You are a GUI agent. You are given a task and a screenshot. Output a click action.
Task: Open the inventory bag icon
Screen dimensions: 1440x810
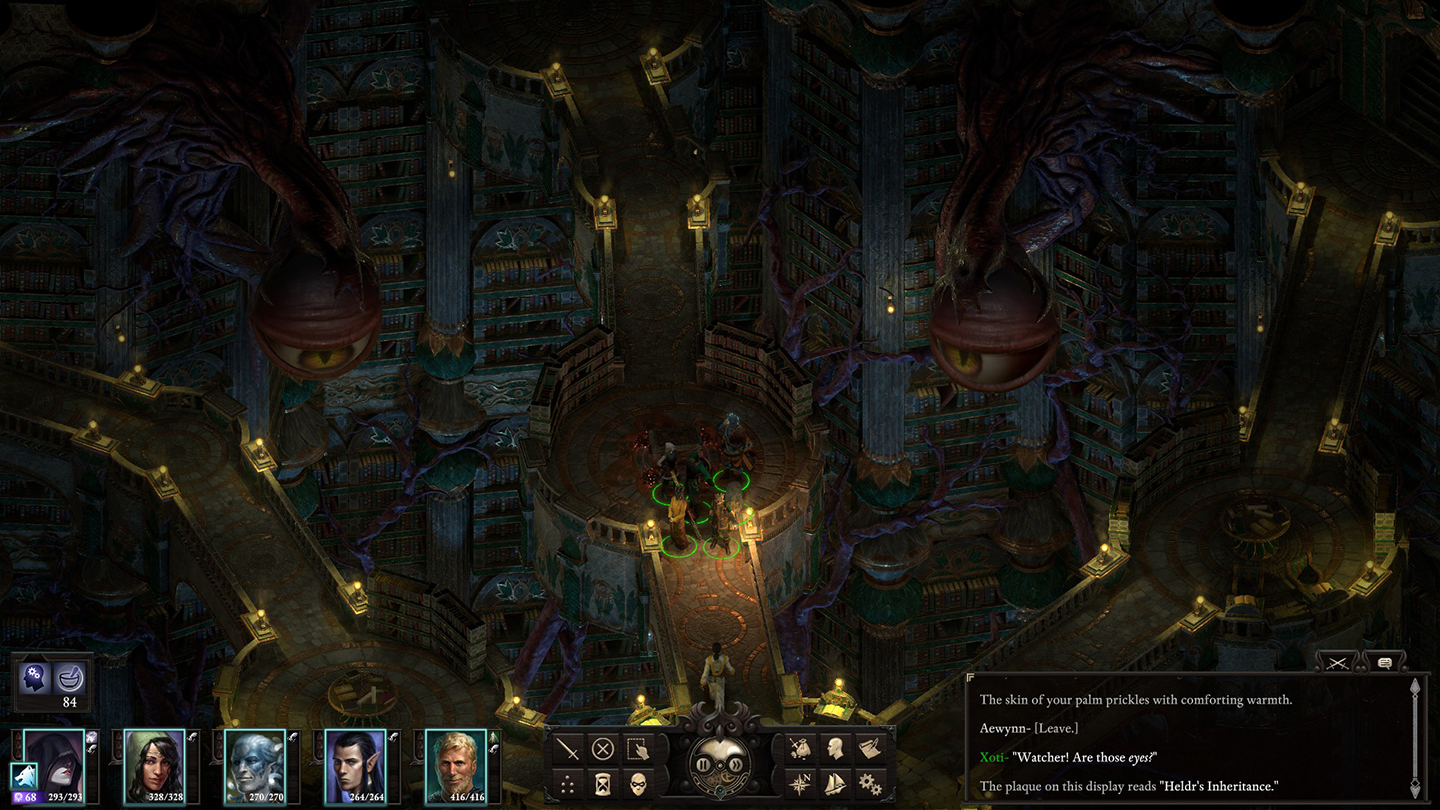pyautogui.click(x=799, y=748)
